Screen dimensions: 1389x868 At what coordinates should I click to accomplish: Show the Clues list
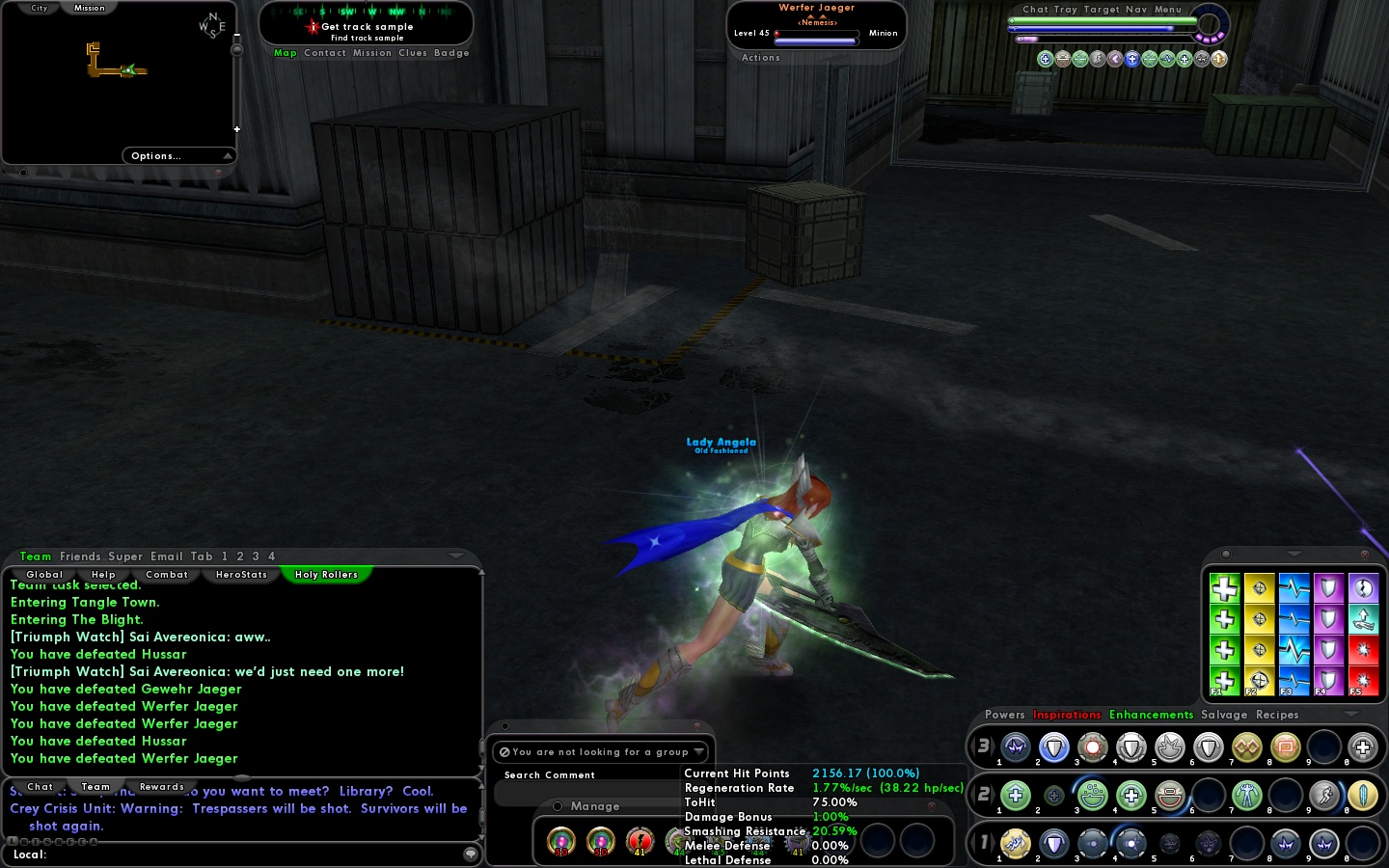click(413, 53)
